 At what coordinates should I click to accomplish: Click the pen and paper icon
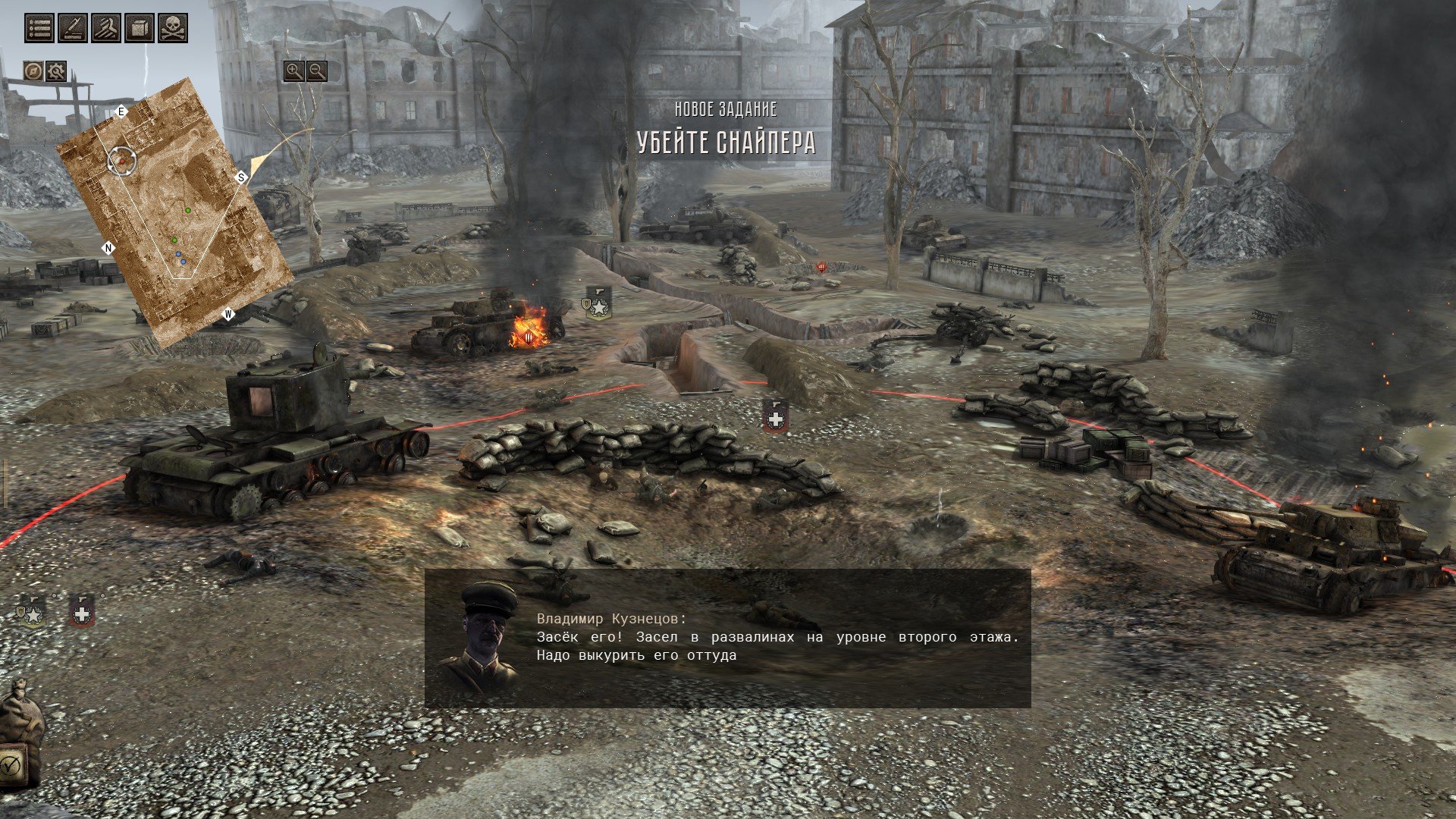pos(73,28)
